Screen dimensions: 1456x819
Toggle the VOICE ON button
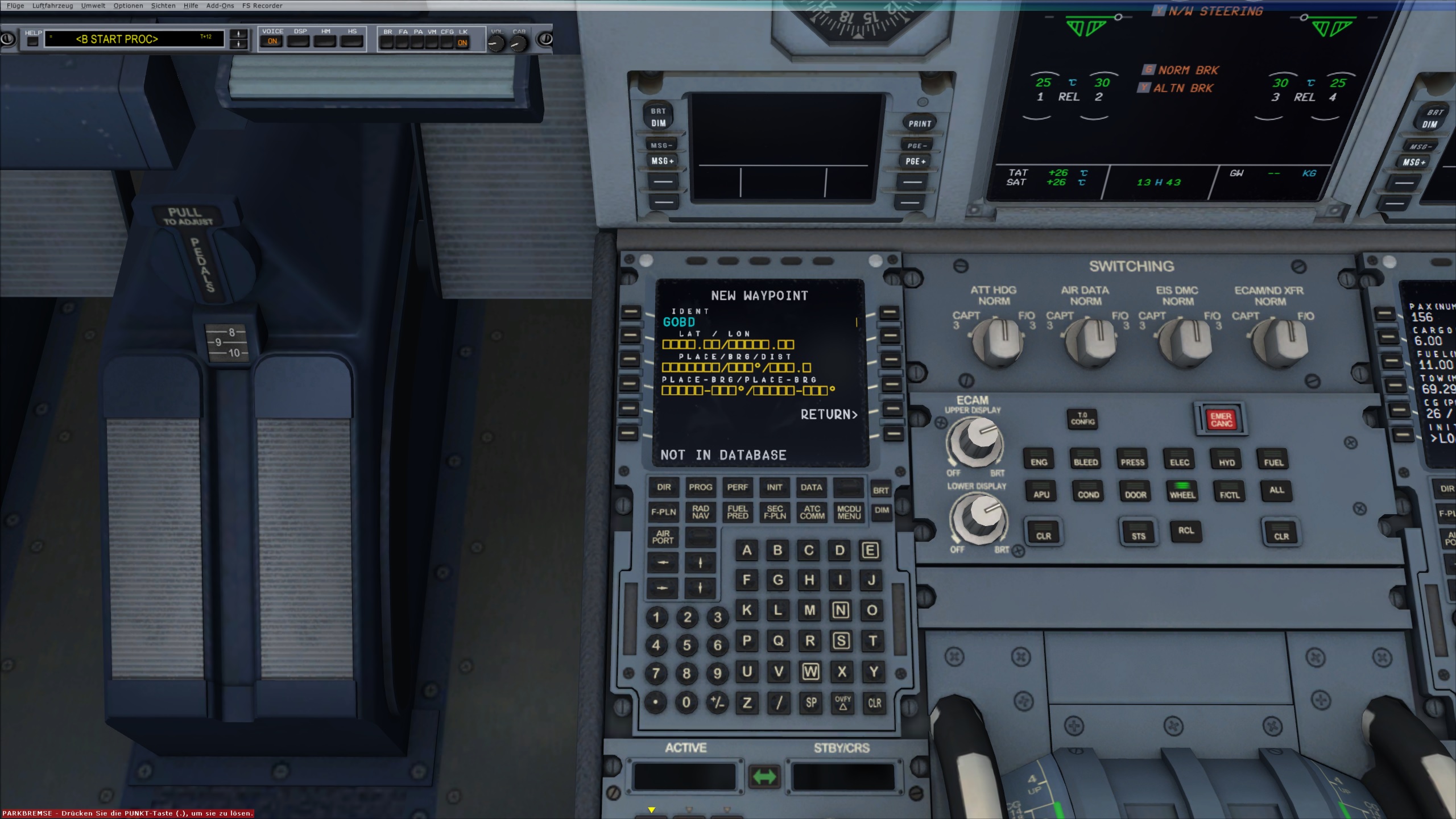pos(272,41)
